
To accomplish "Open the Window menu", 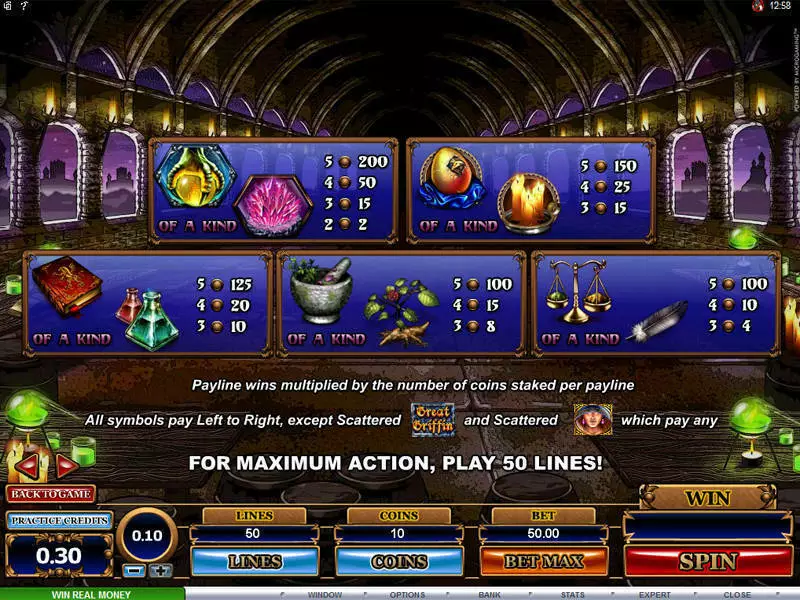I will click(x=325, y=594).
